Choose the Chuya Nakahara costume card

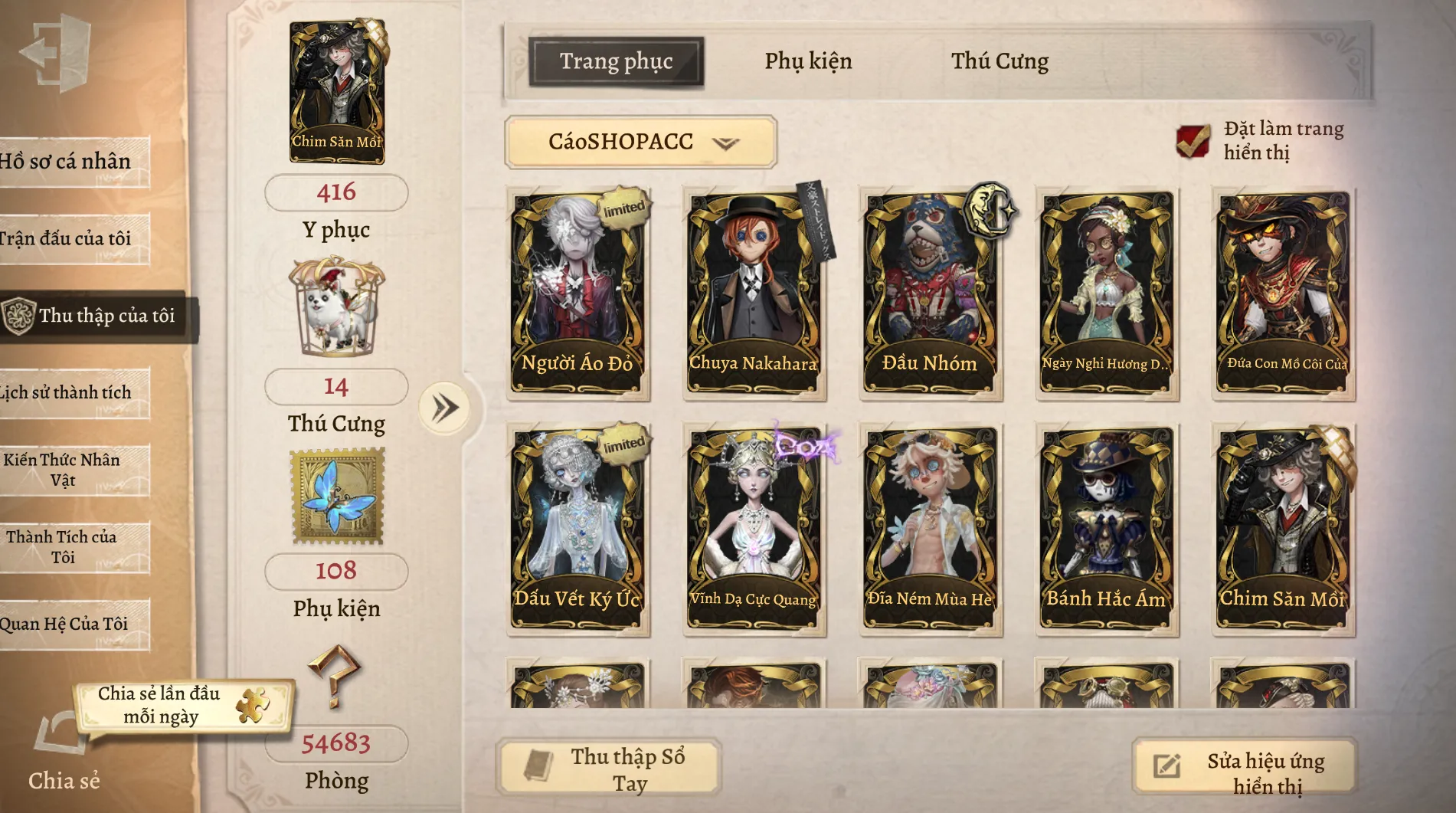[x=754, y=293]
